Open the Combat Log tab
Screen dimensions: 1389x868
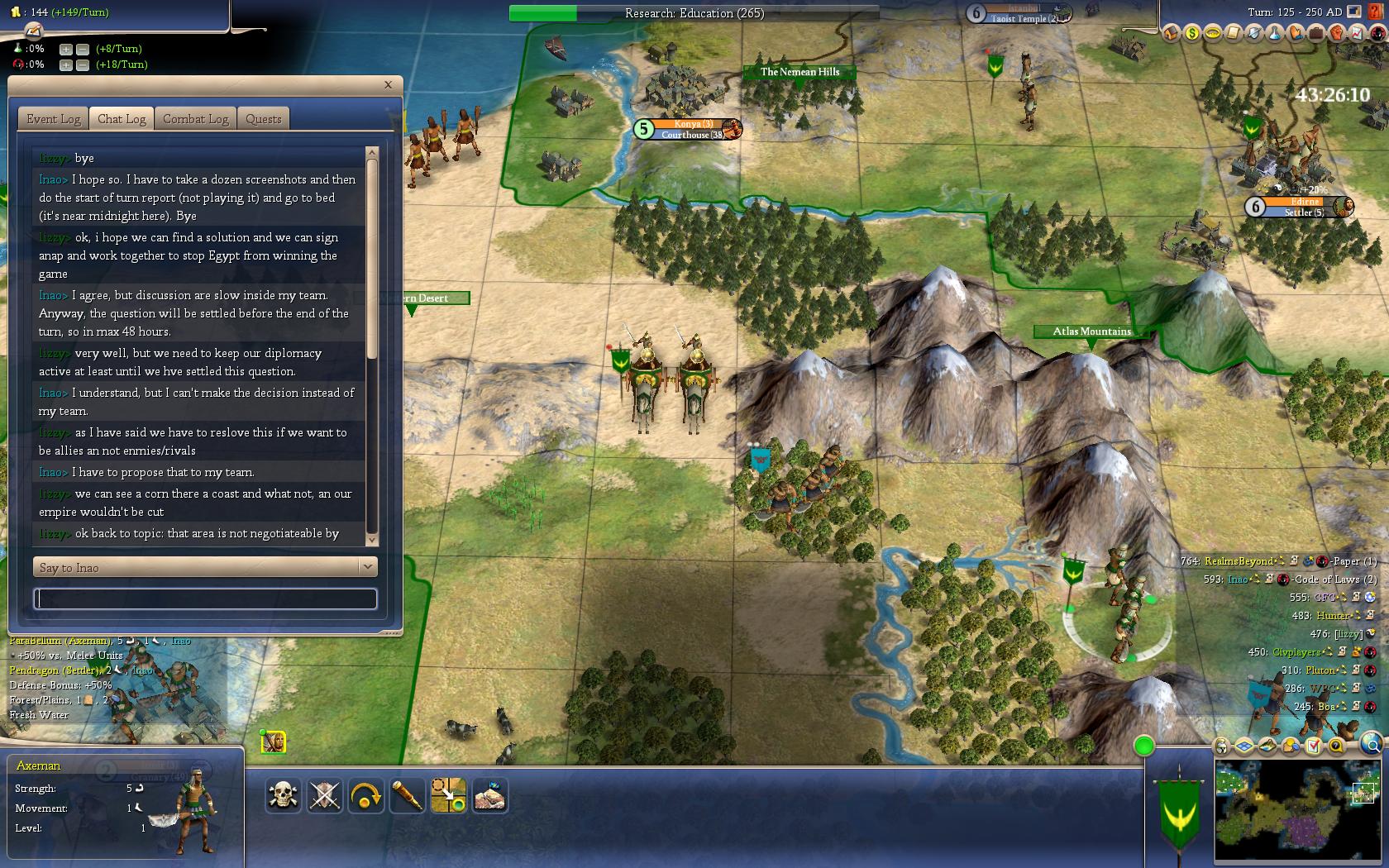coord(195,119)
